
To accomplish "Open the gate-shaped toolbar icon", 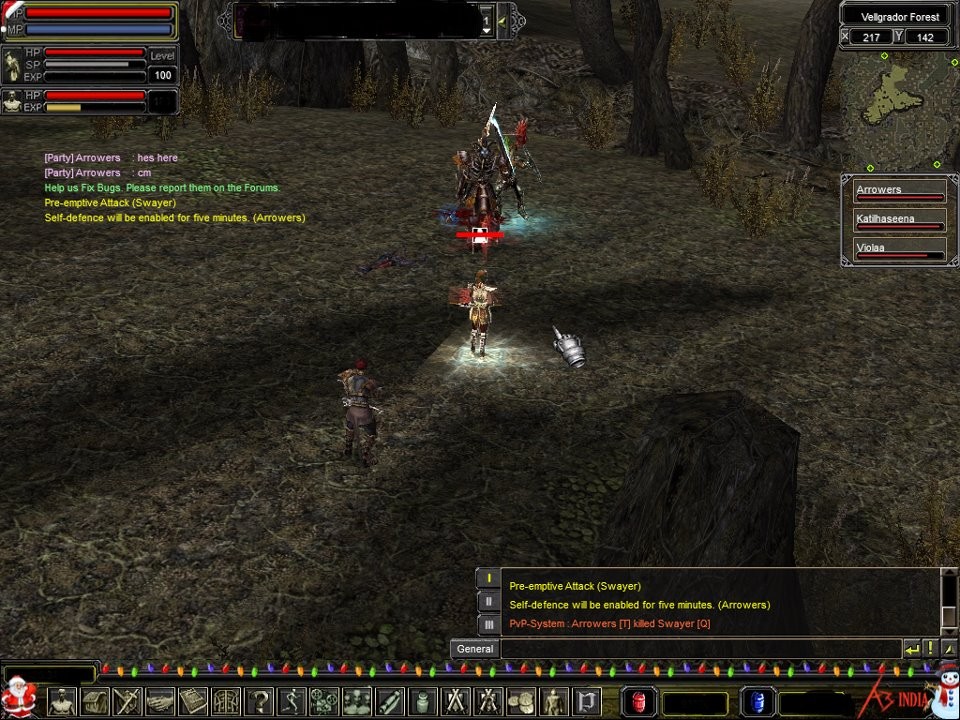I will [226, 701].
